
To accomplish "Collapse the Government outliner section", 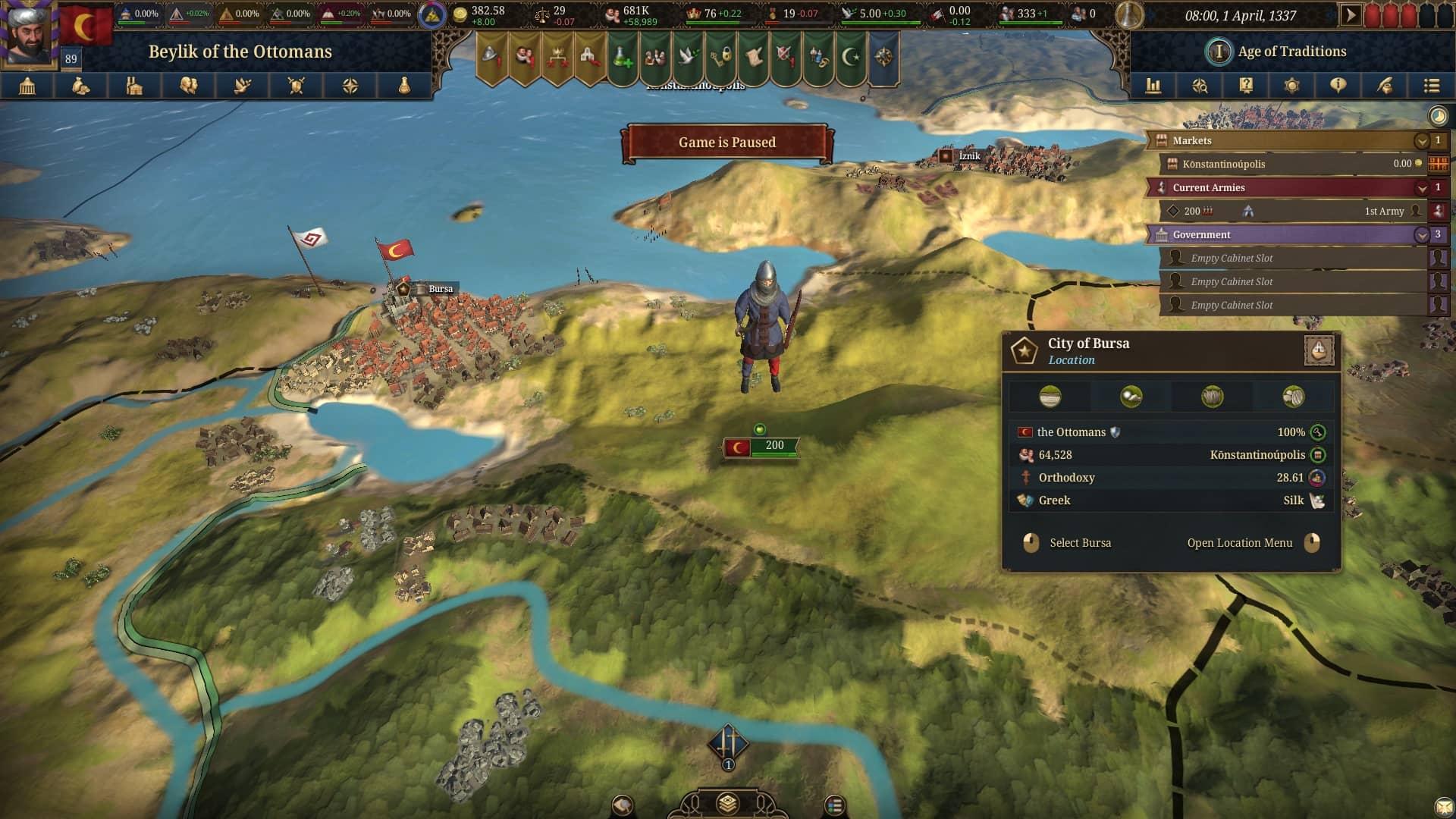I will 1422,235.
